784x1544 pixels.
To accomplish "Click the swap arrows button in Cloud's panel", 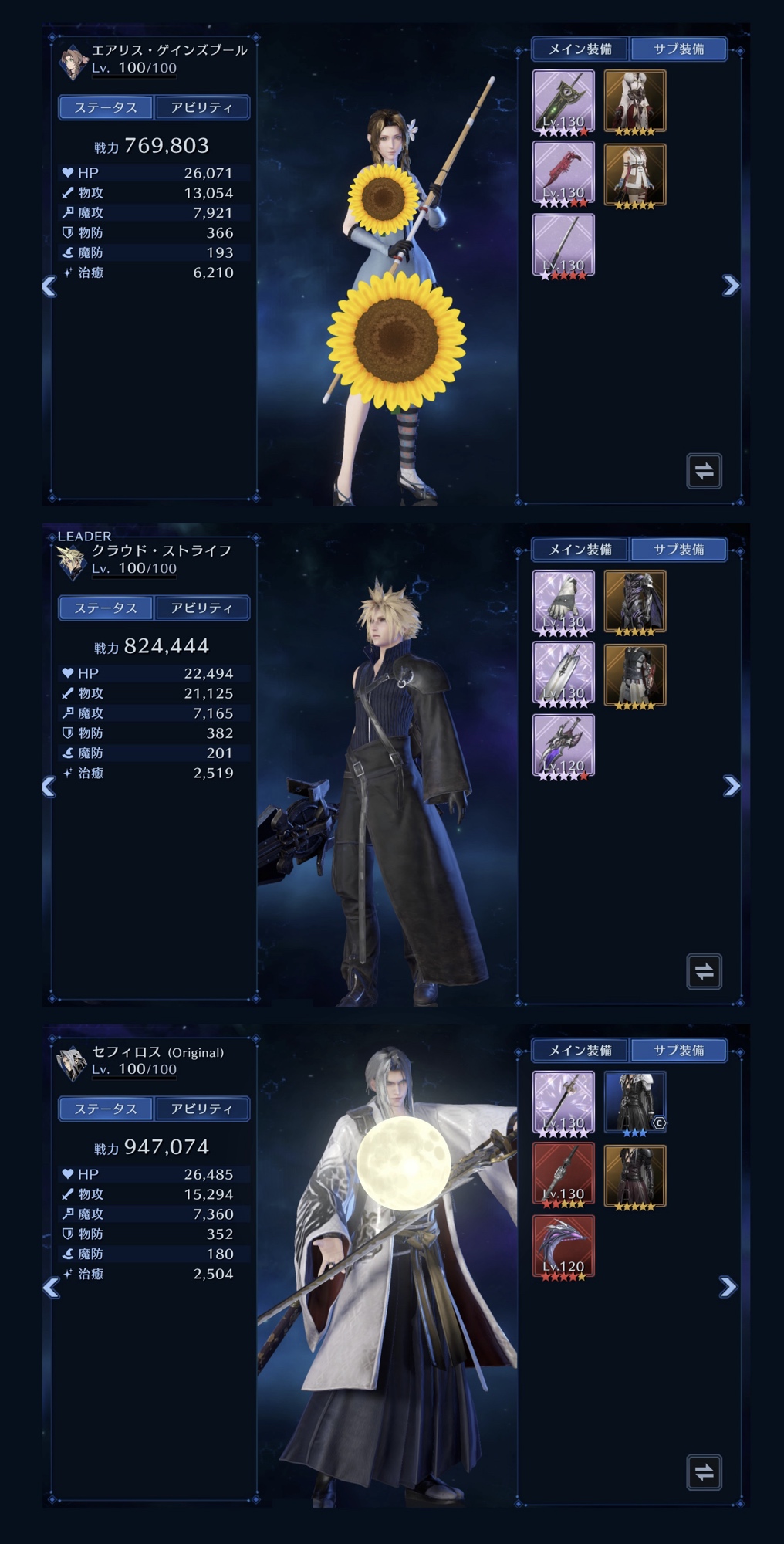I will click(x=704, y=971).
